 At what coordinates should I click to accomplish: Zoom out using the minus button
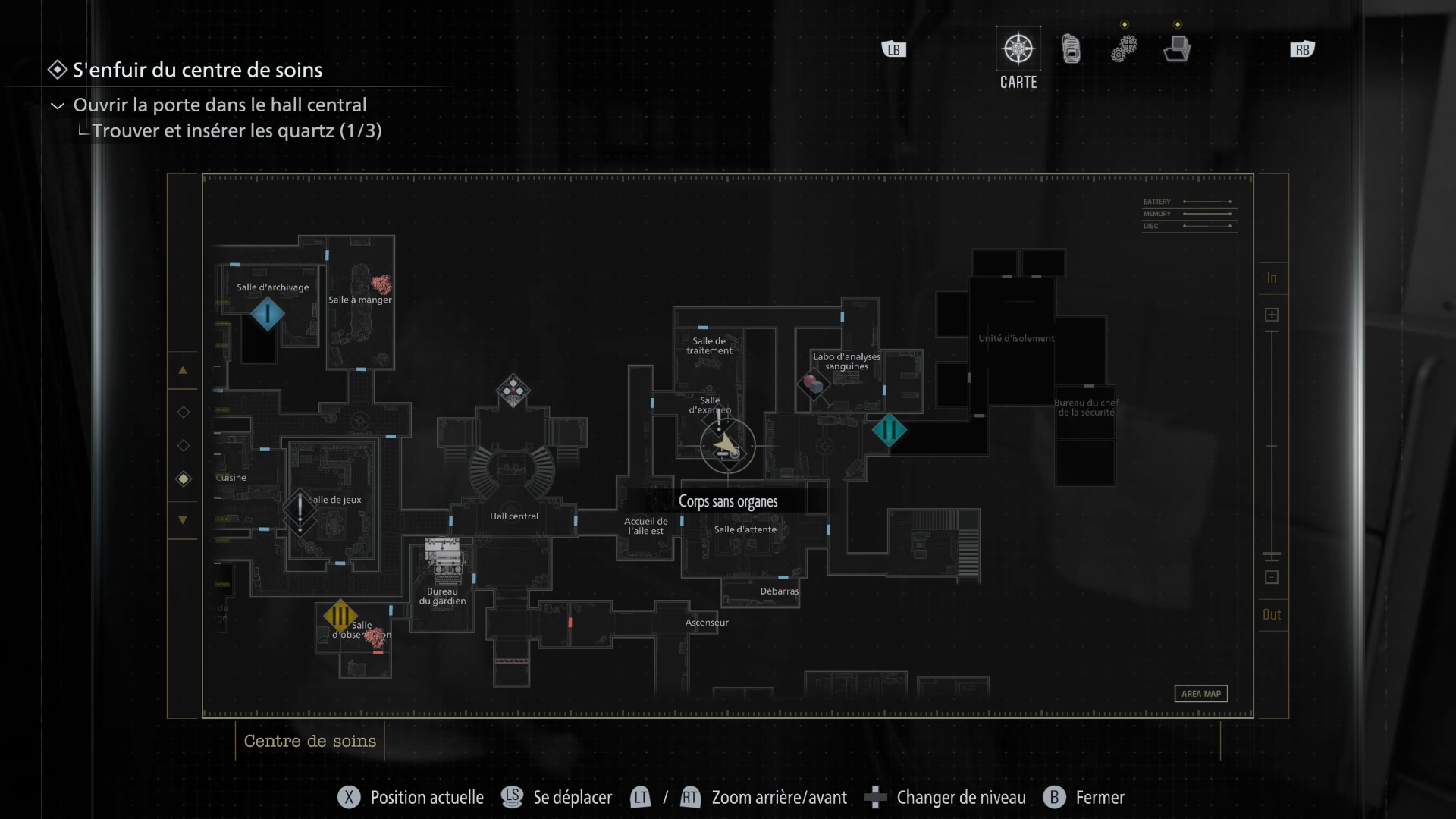click(x=1272, y=578)
